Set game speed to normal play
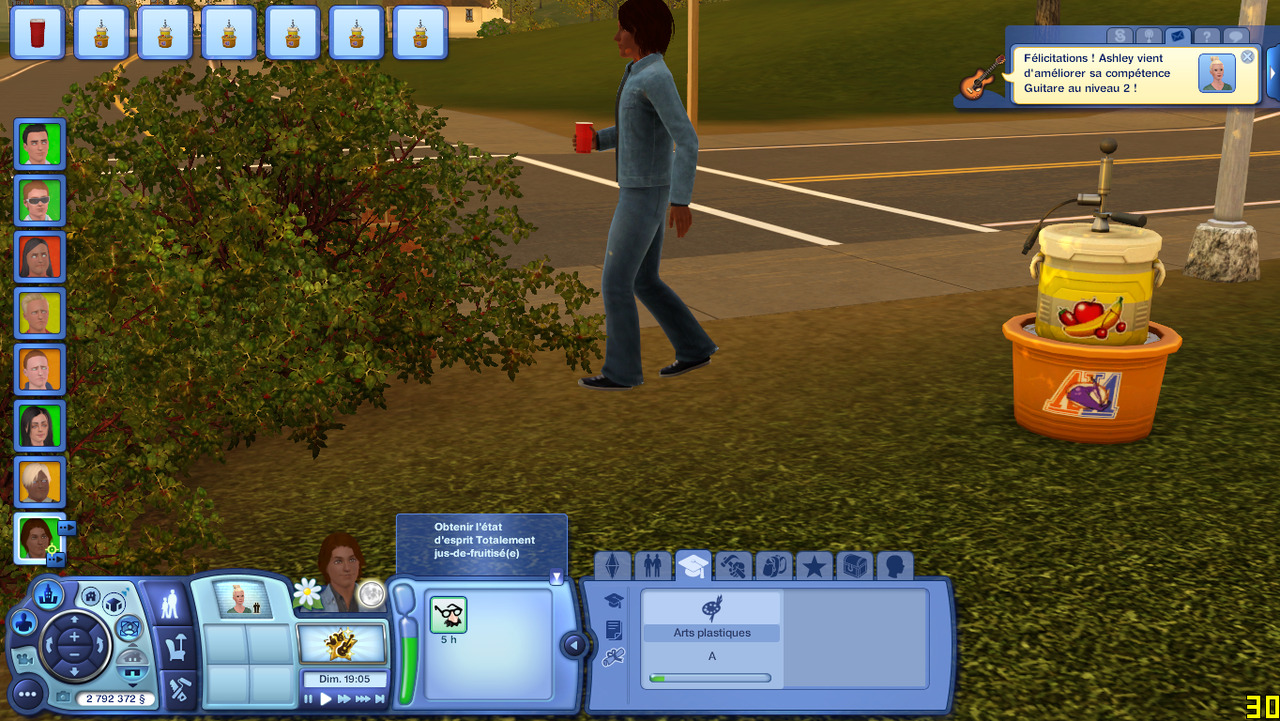The height and width of the screenshot is (721, 1280). click(x=325, y=700)
